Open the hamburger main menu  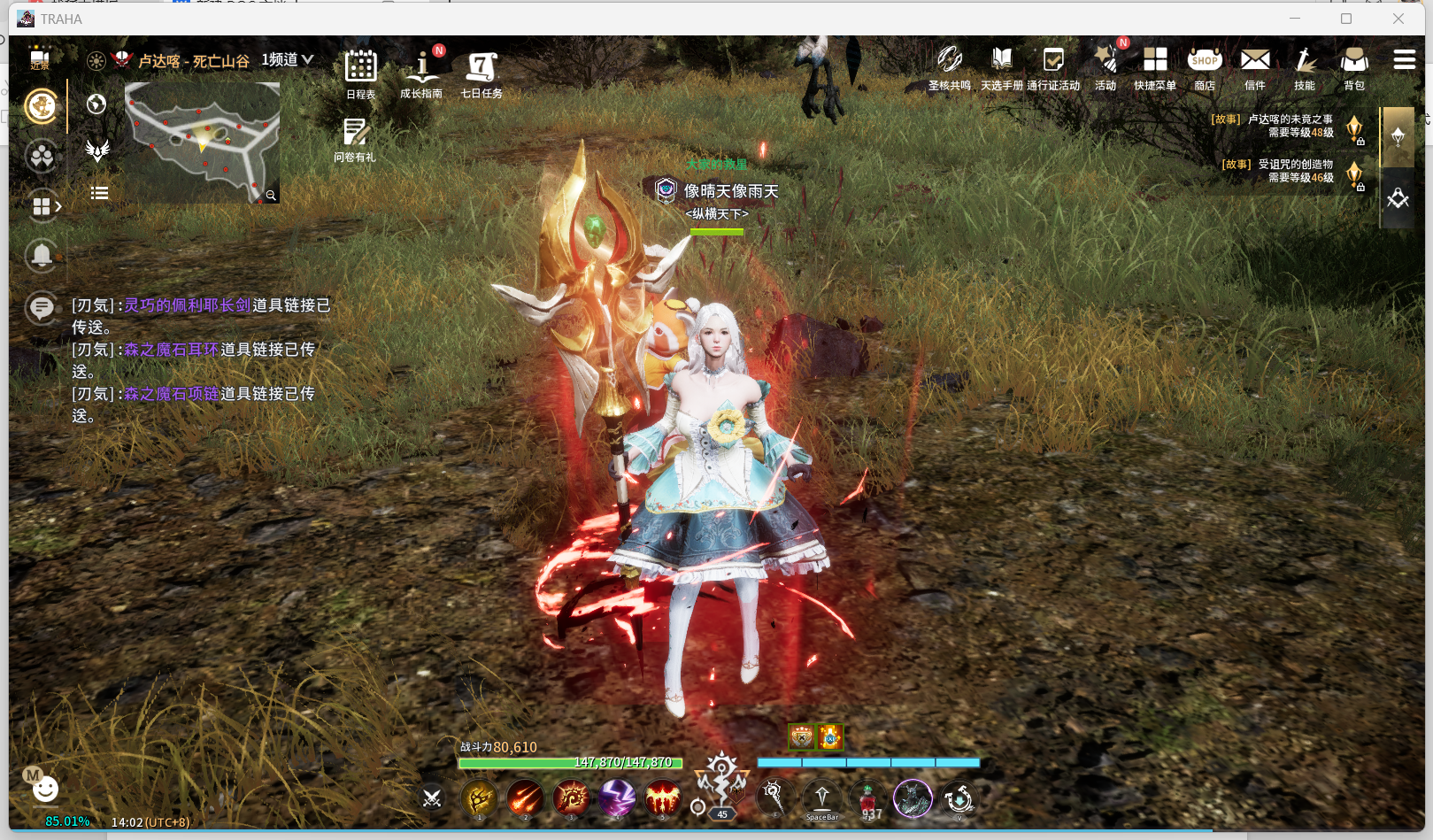pos(1404,59)
